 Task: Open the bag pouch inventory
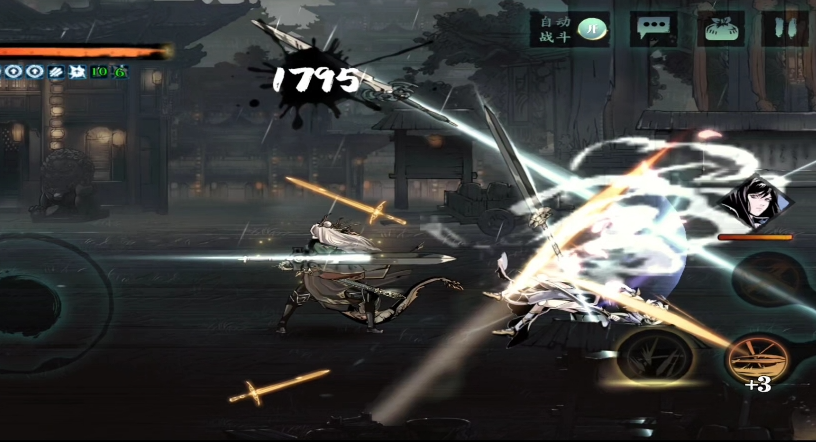pyautogui.click(x=721, y=29)
